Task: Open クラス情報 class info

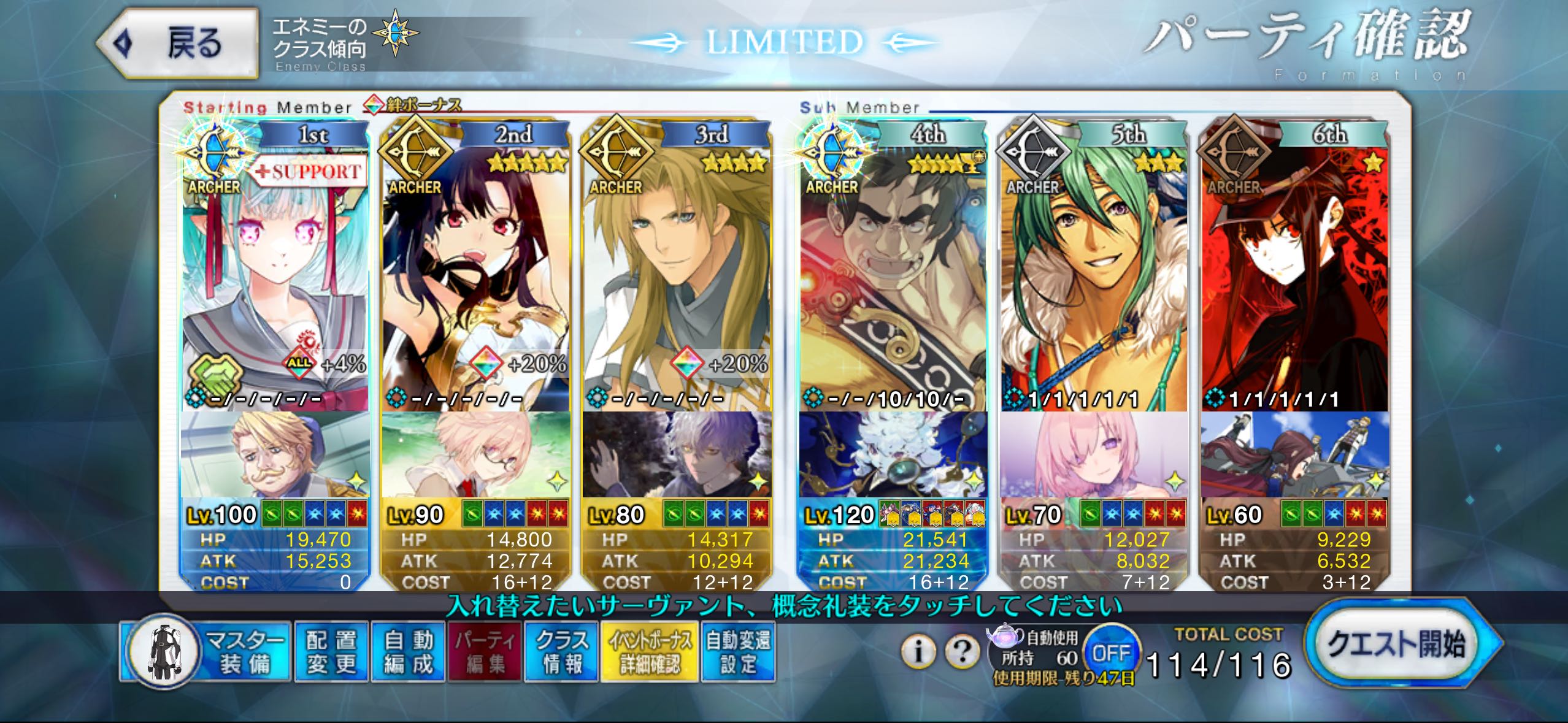Action: pos(561,652)
